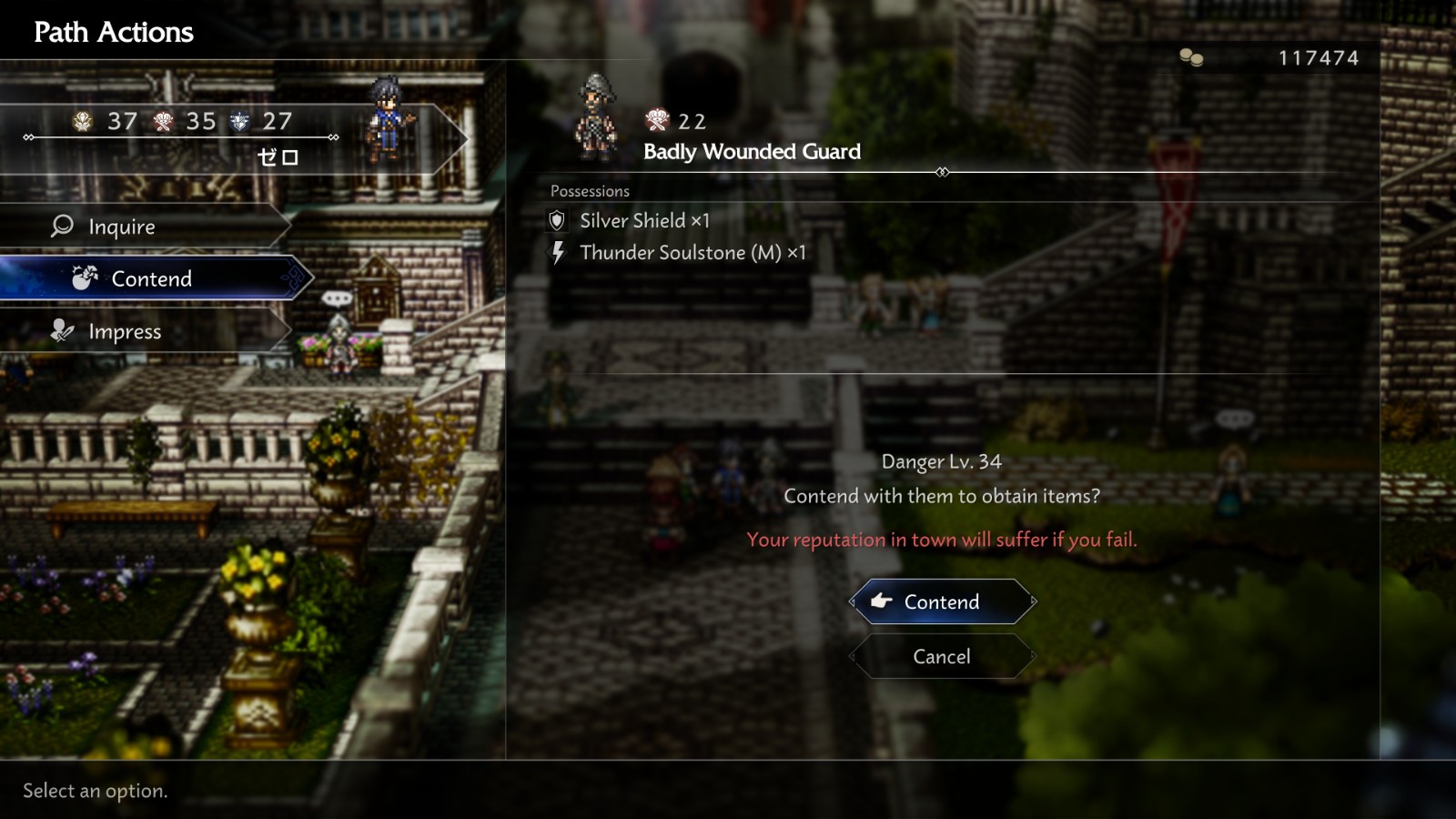Image resolution: width=1456 pixels, height=819 pixels.
Task: Open the Inquire path action
Action: pos(121,226)
